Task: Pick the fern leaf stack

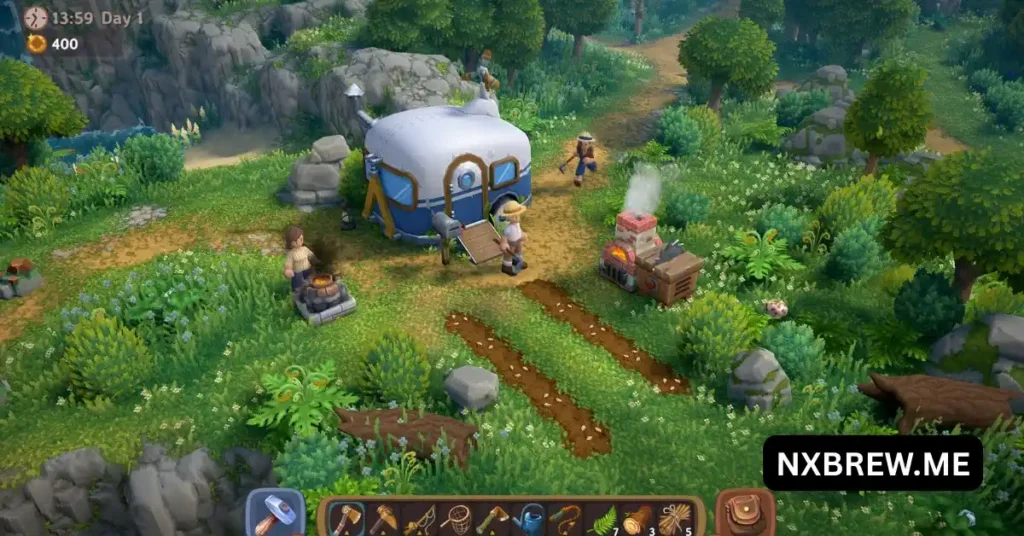Action: [x=602, y=519]
